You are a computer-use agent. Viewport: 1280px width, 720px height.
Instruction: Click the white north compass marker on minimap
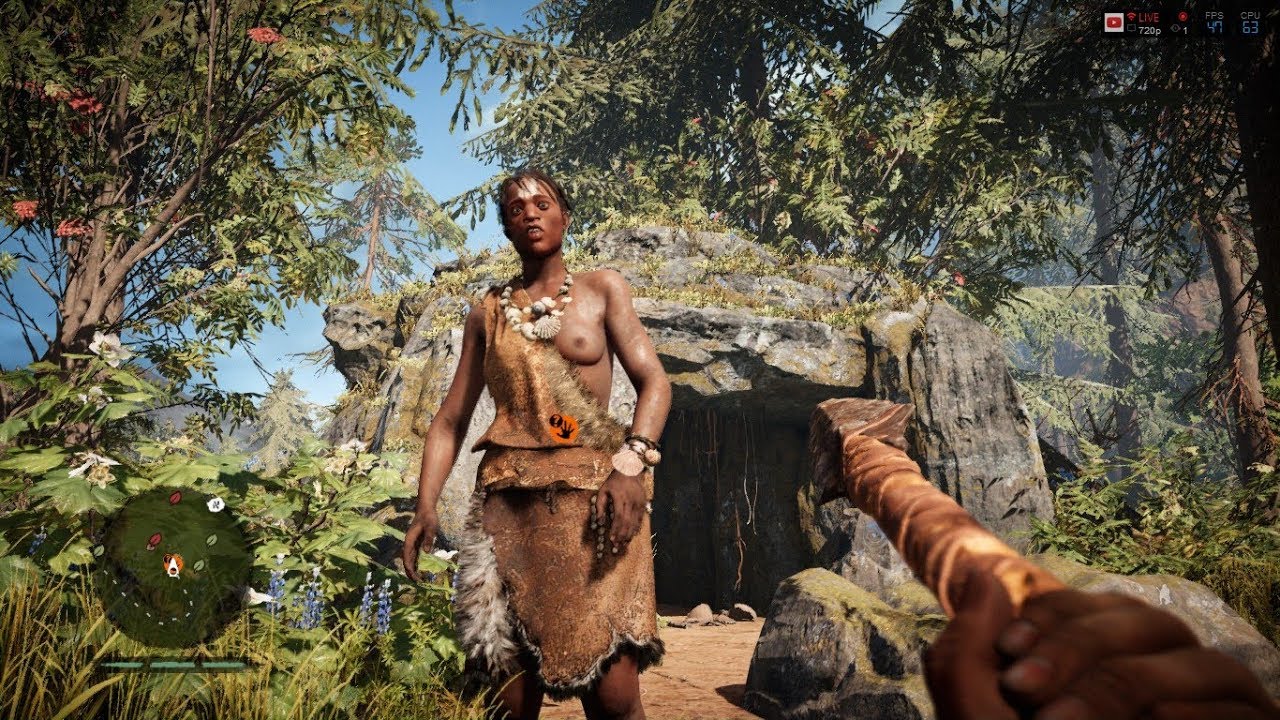(215, 504)
